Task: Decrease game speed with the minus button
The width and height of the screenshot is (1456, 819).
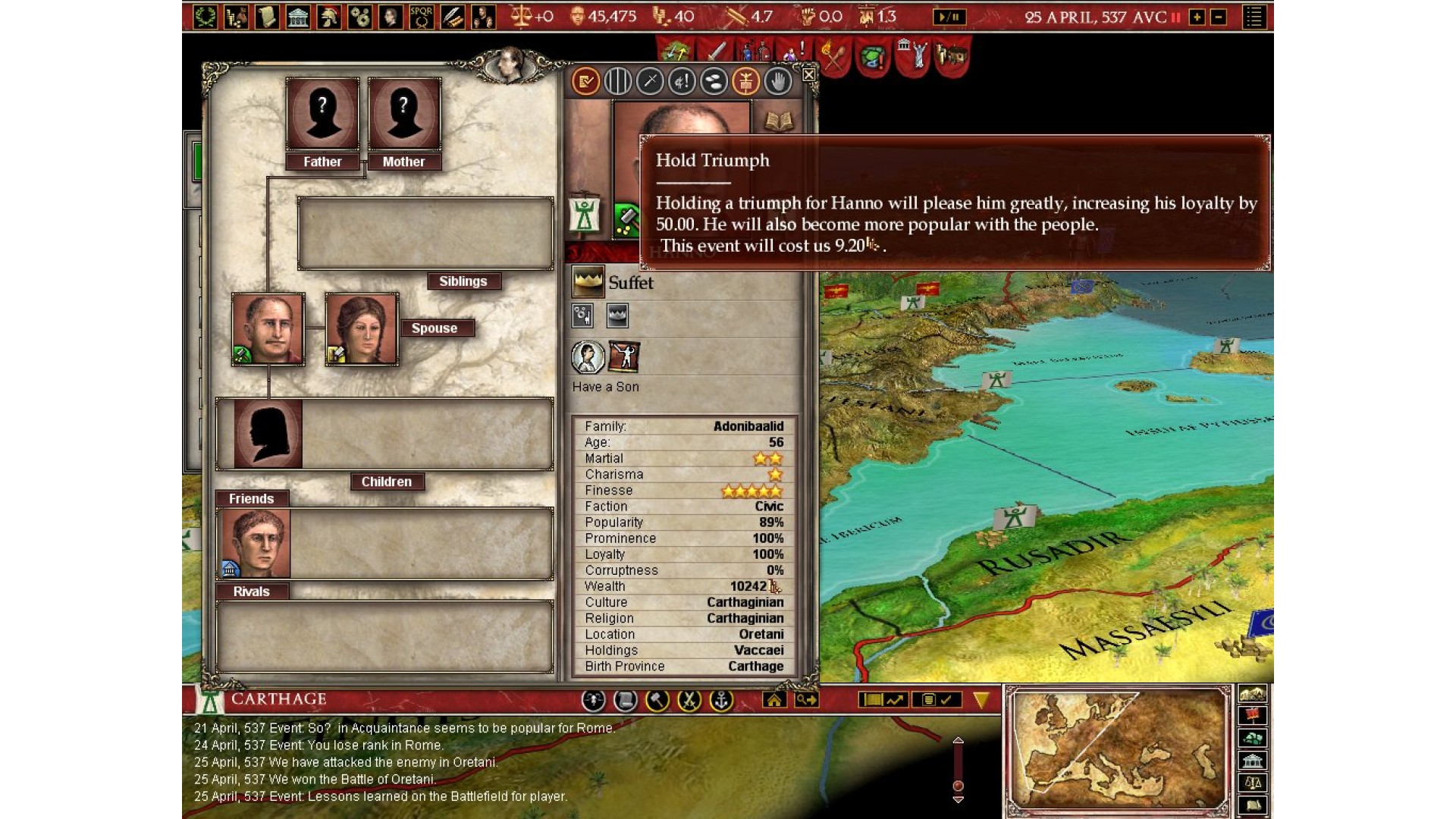Action: coord(1219,17)
